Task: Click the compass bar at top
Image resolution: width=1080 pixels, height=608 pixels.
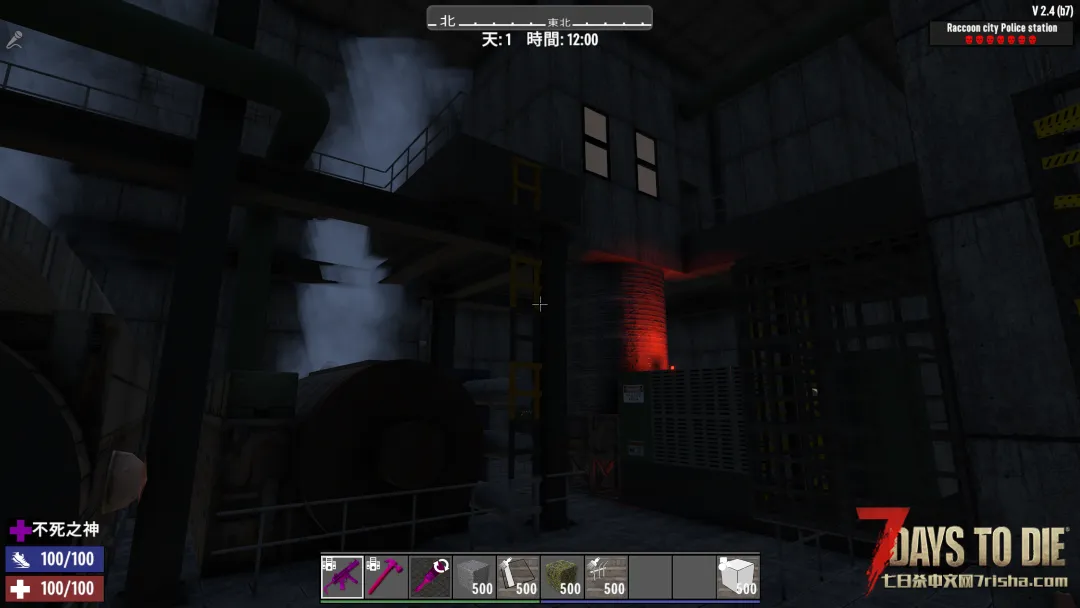Action: (x=539, y=19)
